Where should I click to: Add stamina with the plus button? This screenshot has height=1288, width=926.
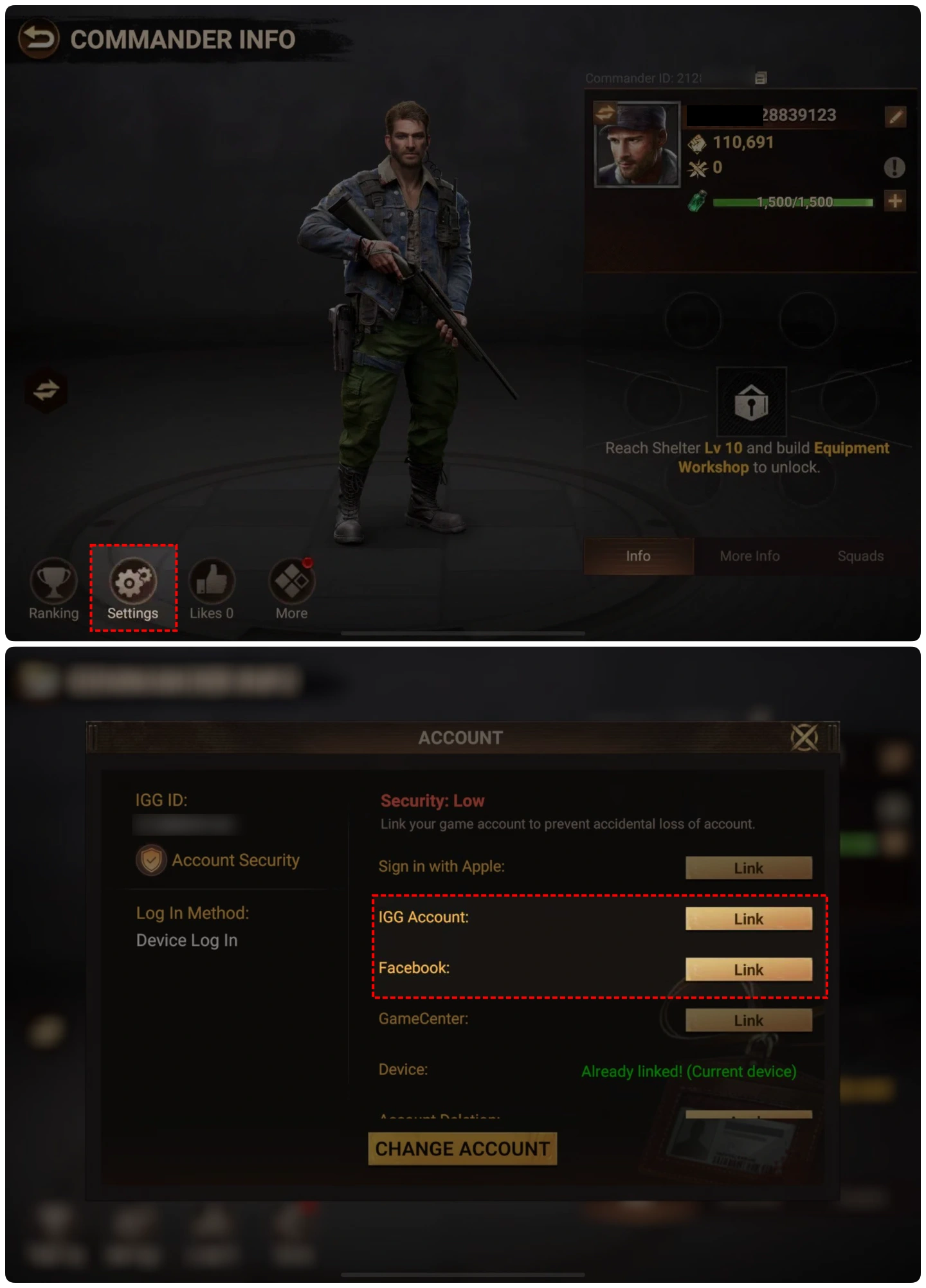click(895, 201)
